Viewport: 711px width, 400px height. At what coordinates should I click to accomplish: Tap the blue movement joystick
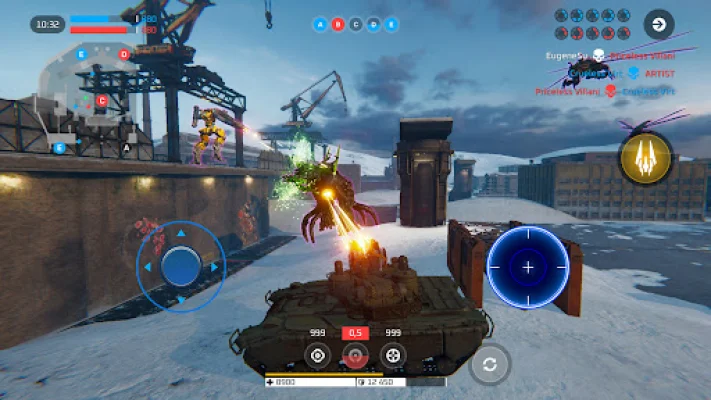pyautogui.click(x=181, y=266)
